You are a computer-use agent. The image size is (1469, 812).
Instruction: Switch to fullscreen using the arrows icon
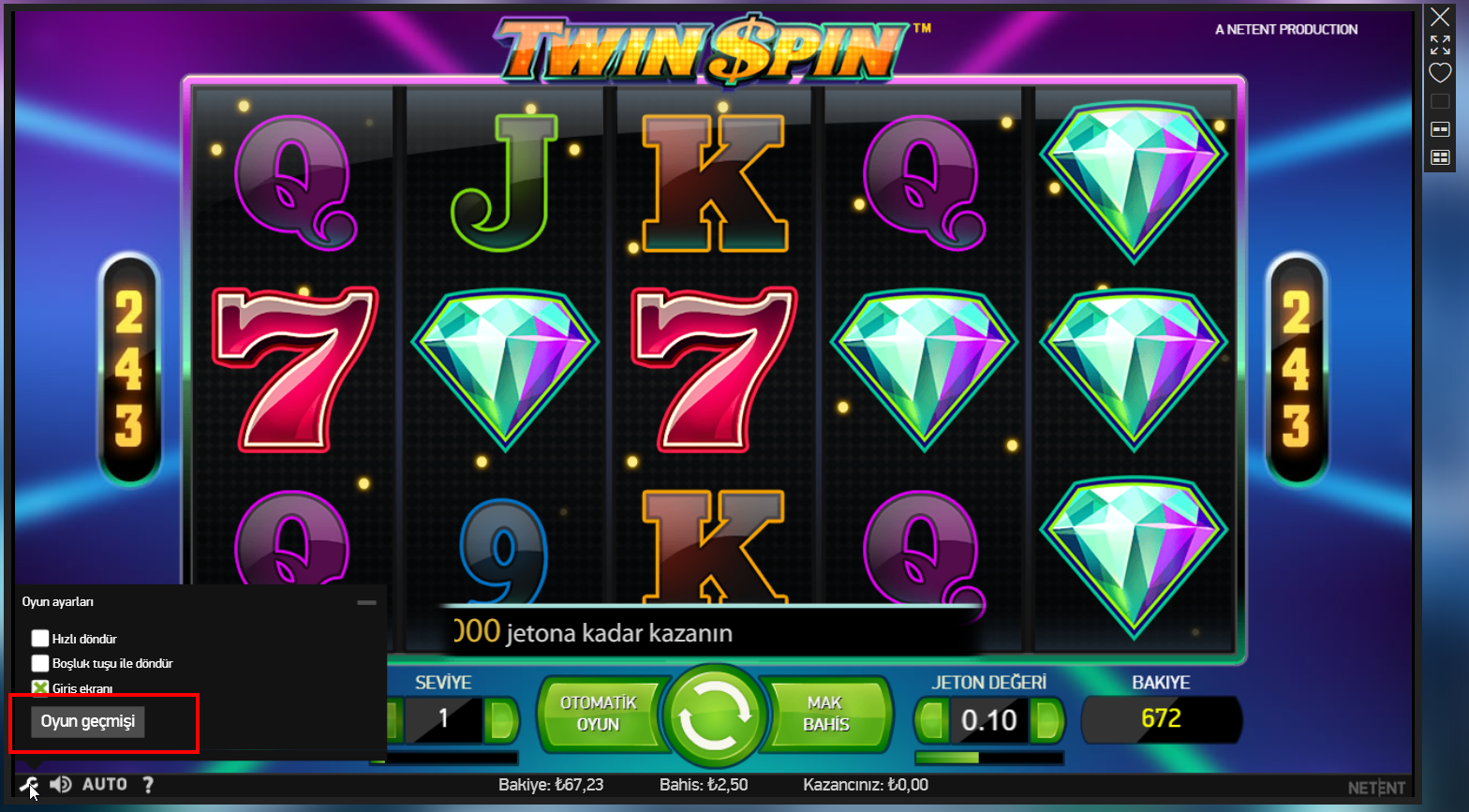click(x=1440, y=45)
